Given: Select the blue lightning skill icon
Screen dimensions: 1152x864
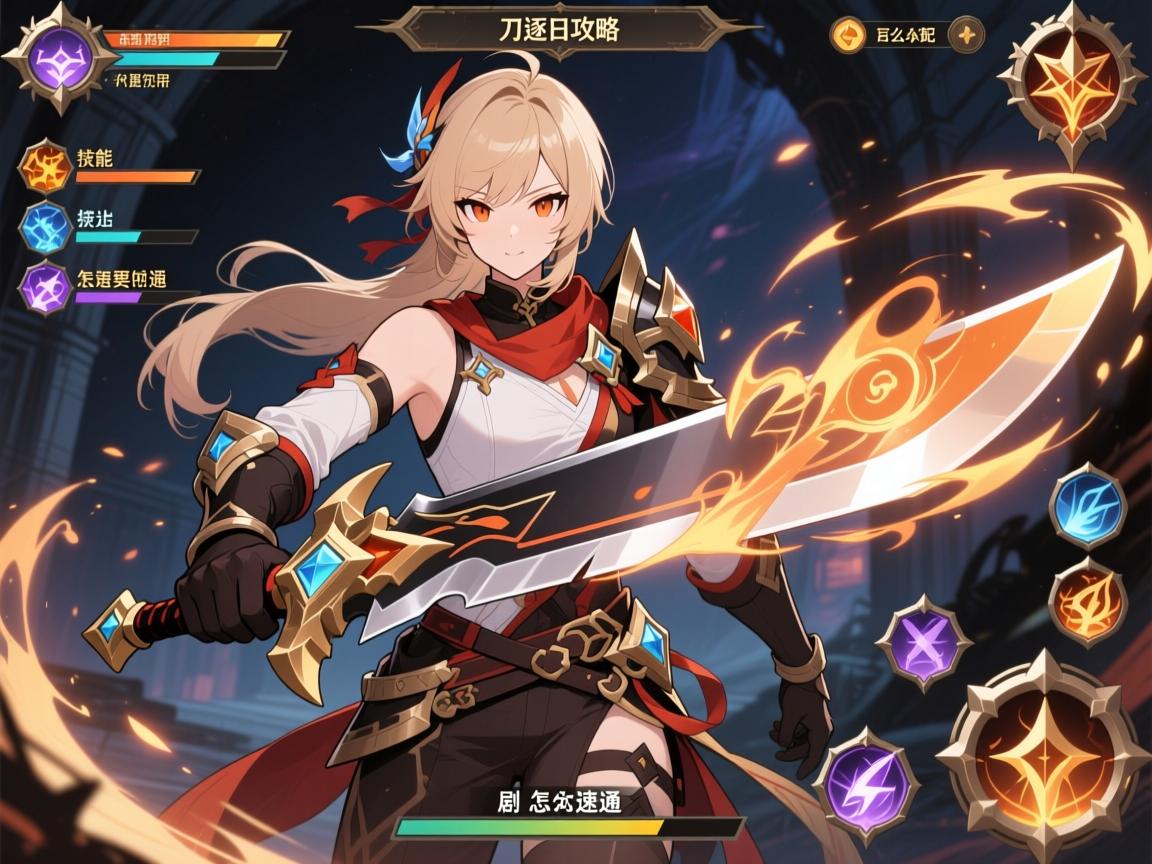Looking at the screenshot, I should pos(45,226).
